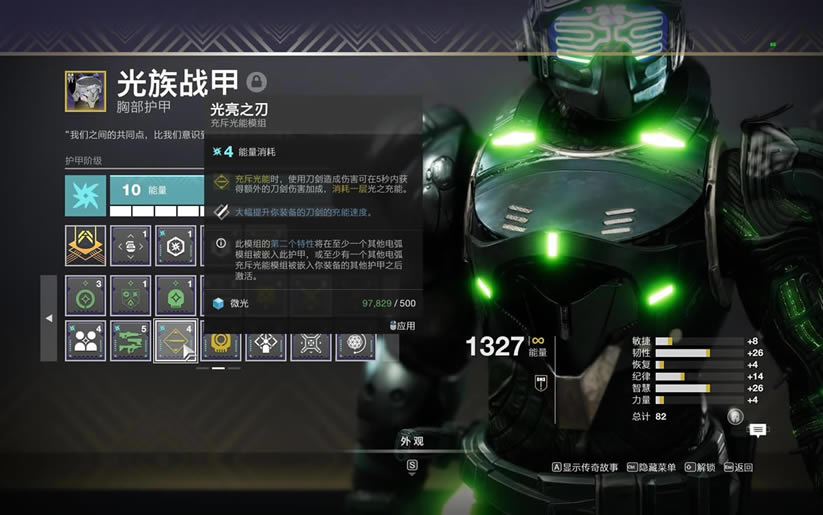Select the yellow helmet mod slot
Screen dimensions: 823x515
click(220, 345)
